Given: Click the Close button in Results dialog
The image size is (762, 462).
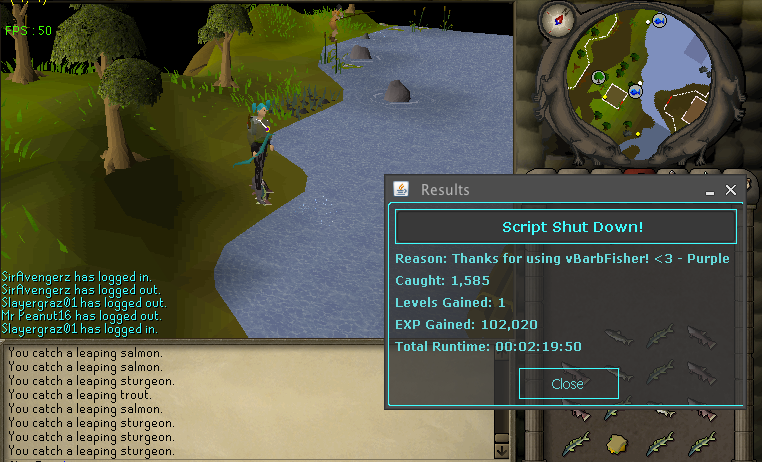Looking at the screenshot, I should click(x=568, y=383).
